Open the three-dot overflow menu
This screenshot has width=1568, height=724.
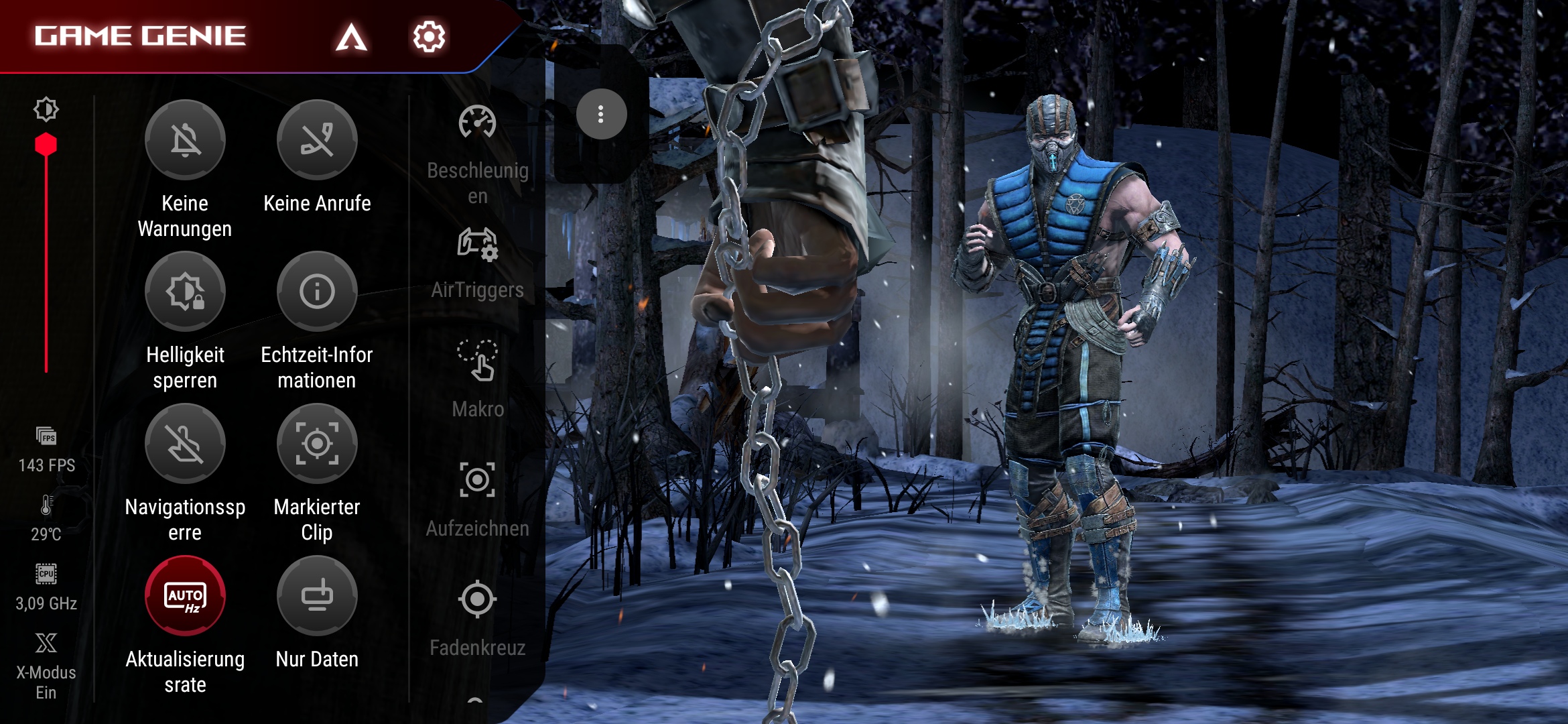point(601,115)
